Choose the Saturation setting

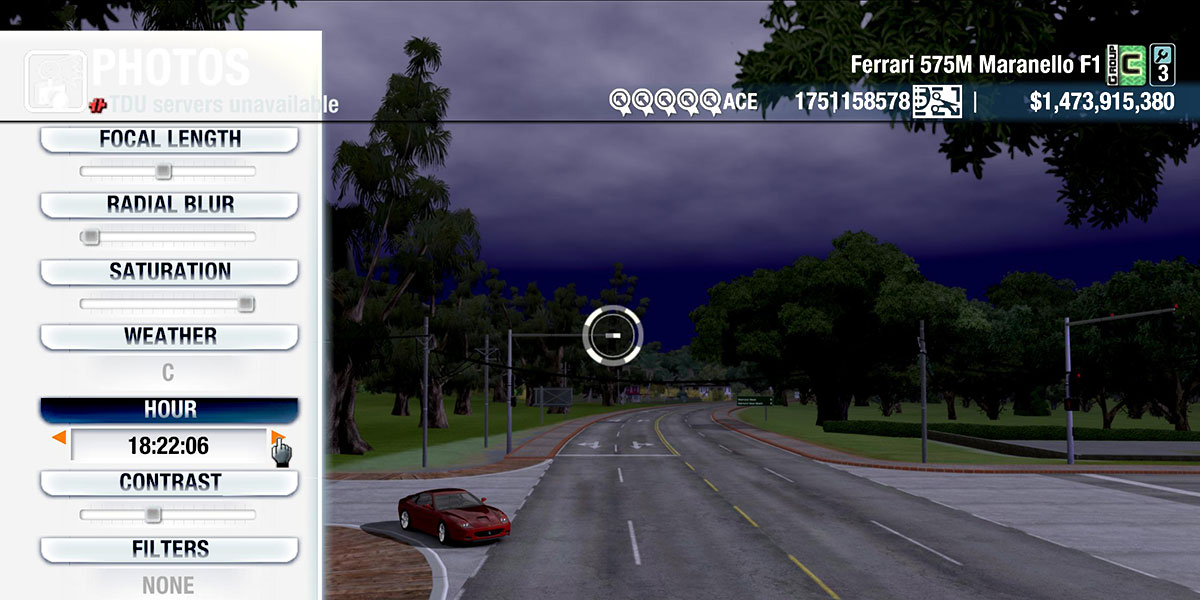tap(169, 271)
